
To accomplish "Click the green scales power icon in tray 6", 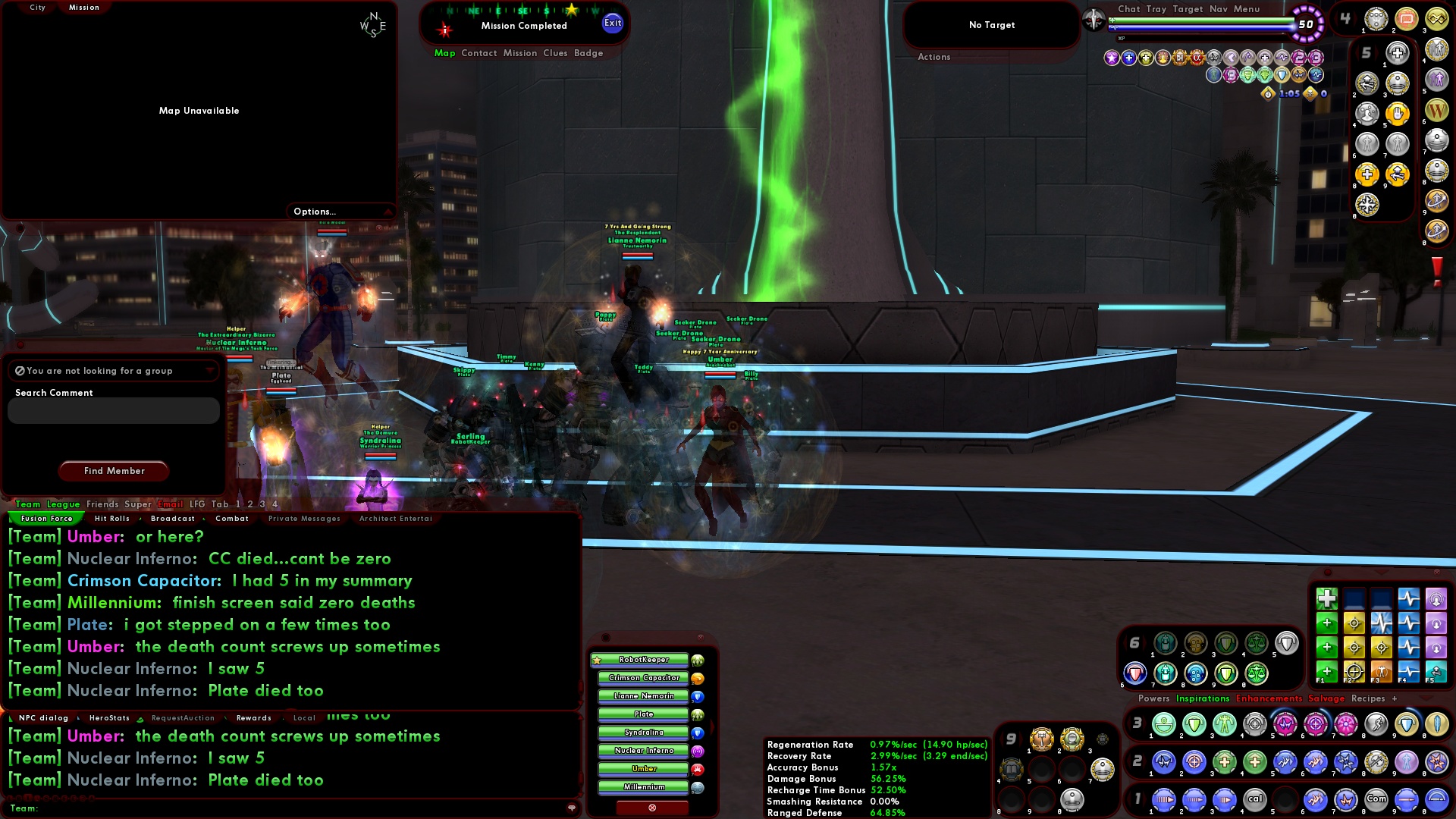I will coord(1257,675).
